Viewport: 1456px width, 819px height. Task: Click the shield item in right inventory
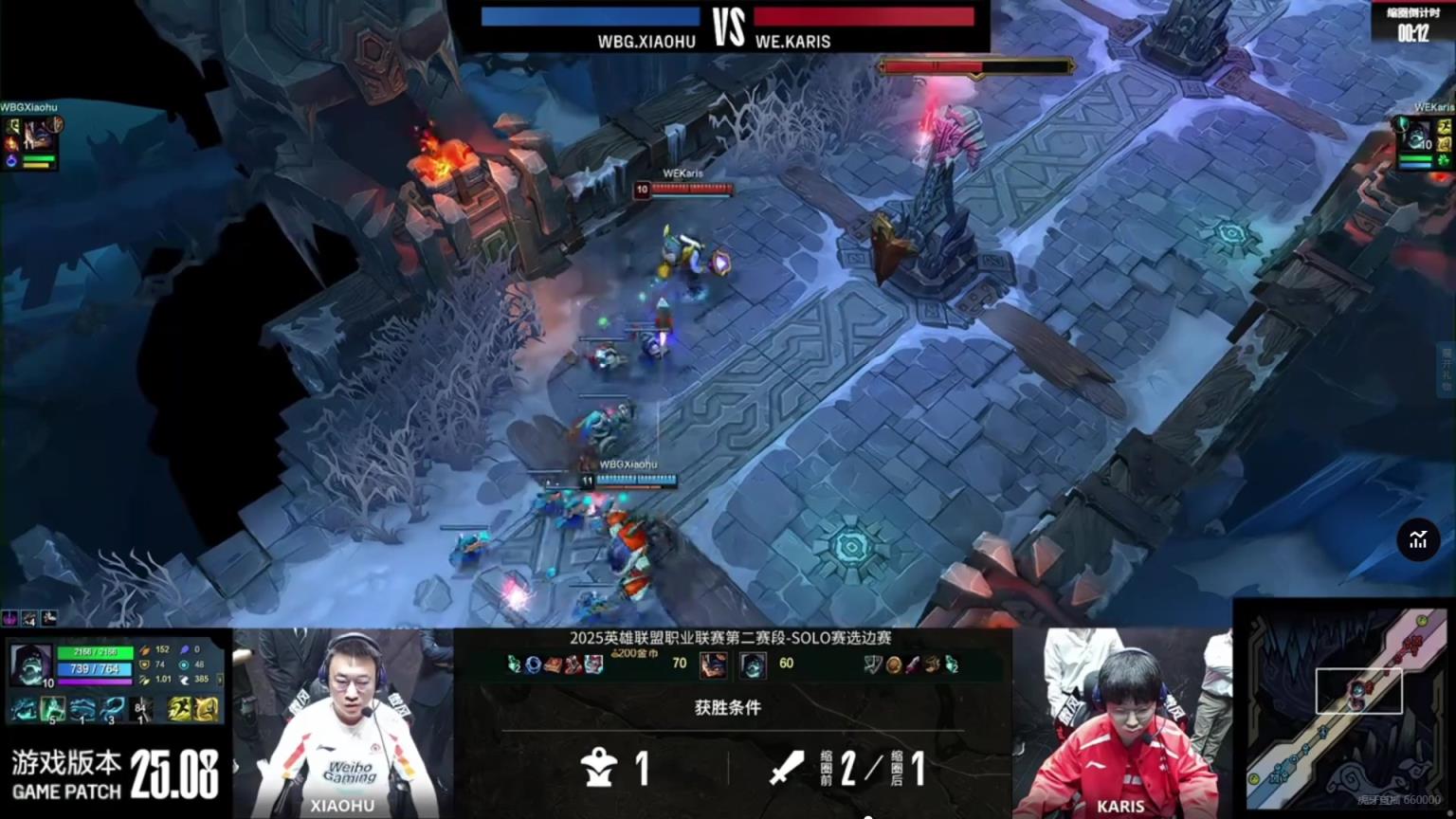click(x=873, y=664)
